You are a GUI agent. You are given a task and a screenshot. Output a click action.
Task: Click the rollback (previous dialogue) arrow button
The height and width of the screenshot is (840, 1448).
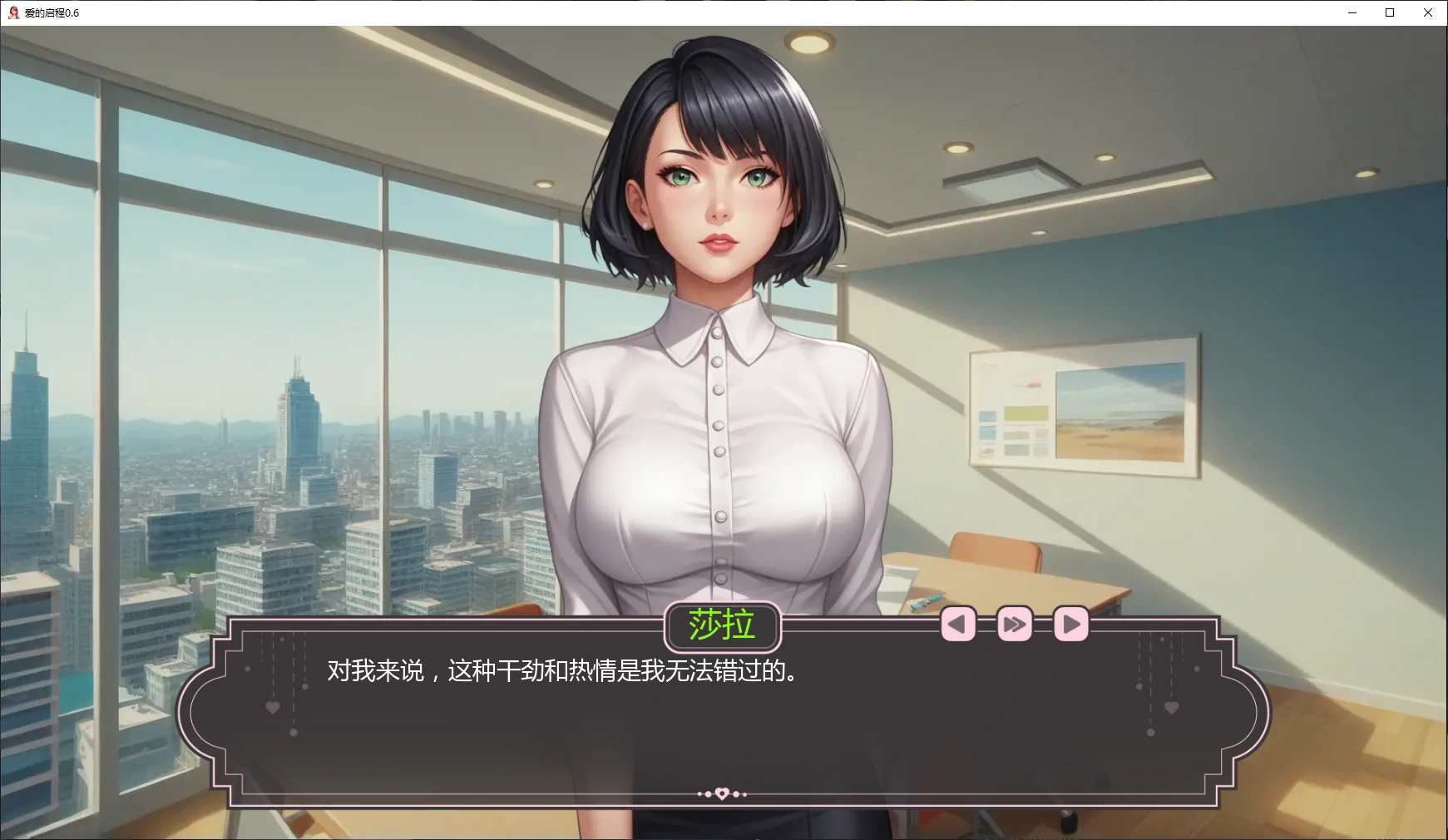click(957, 624)
